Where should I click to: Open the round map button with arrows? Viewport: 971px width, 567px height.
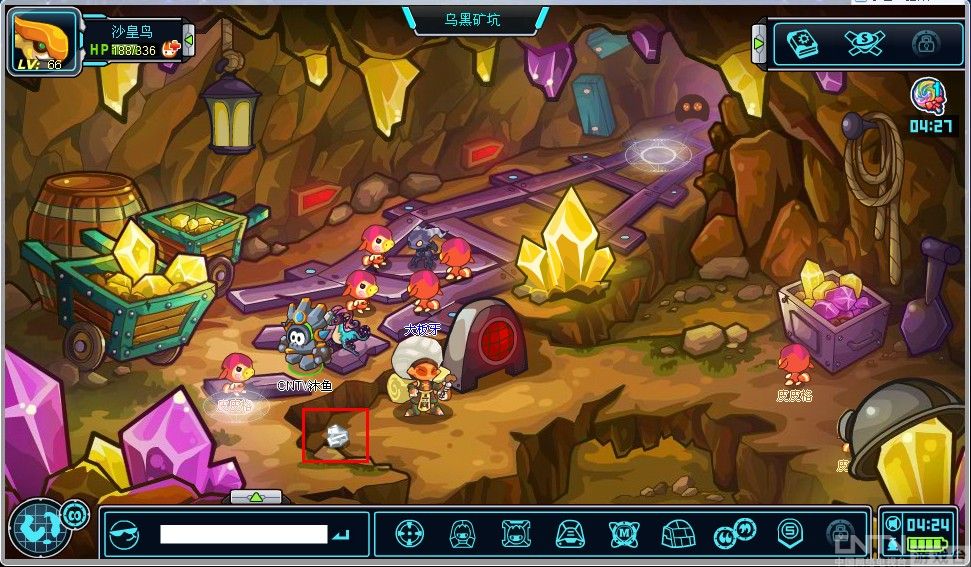(35, 530)
